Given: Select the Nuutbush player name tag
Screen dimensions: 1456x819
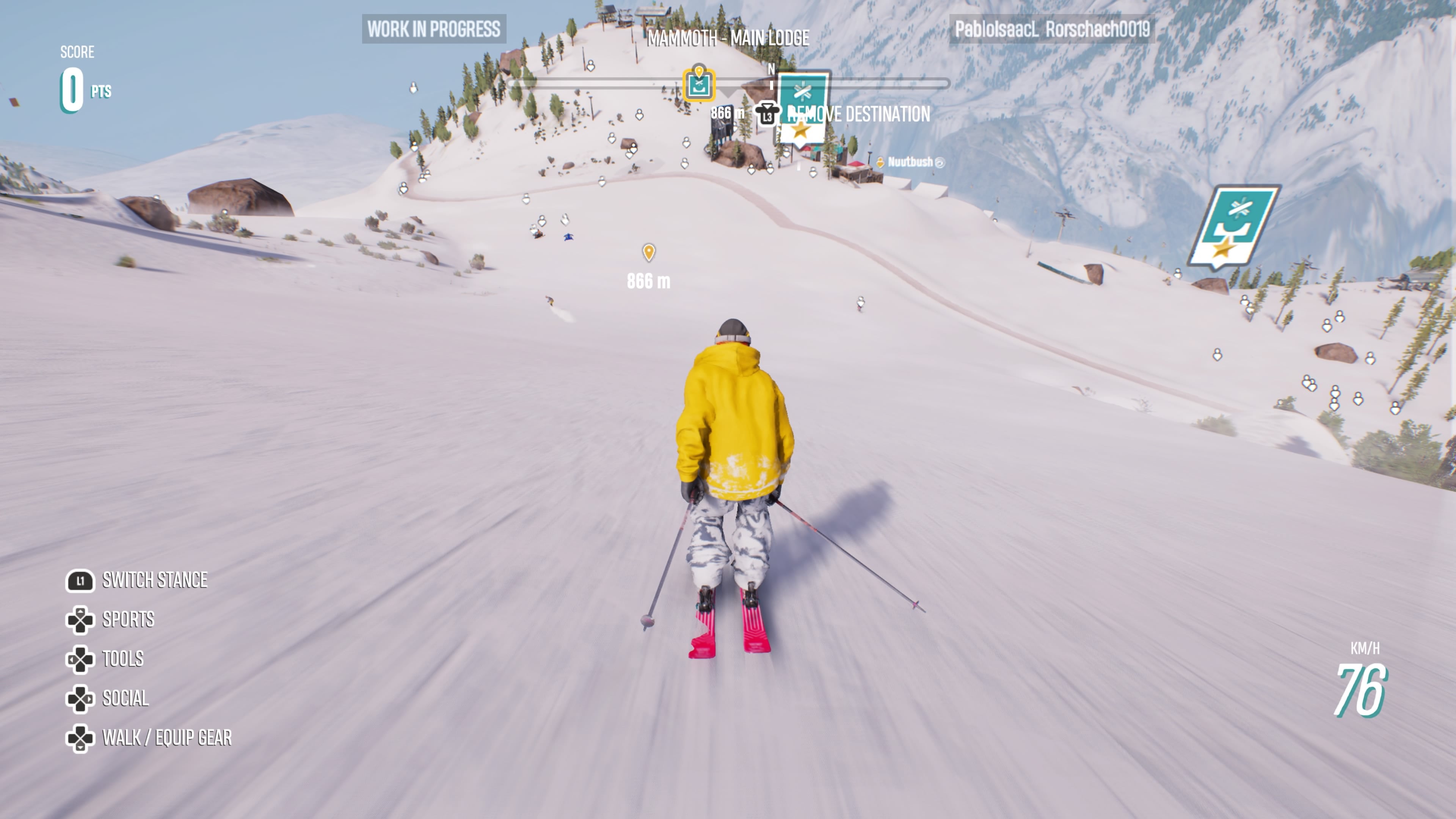Looking at the screenshot, I should (910, 162).
